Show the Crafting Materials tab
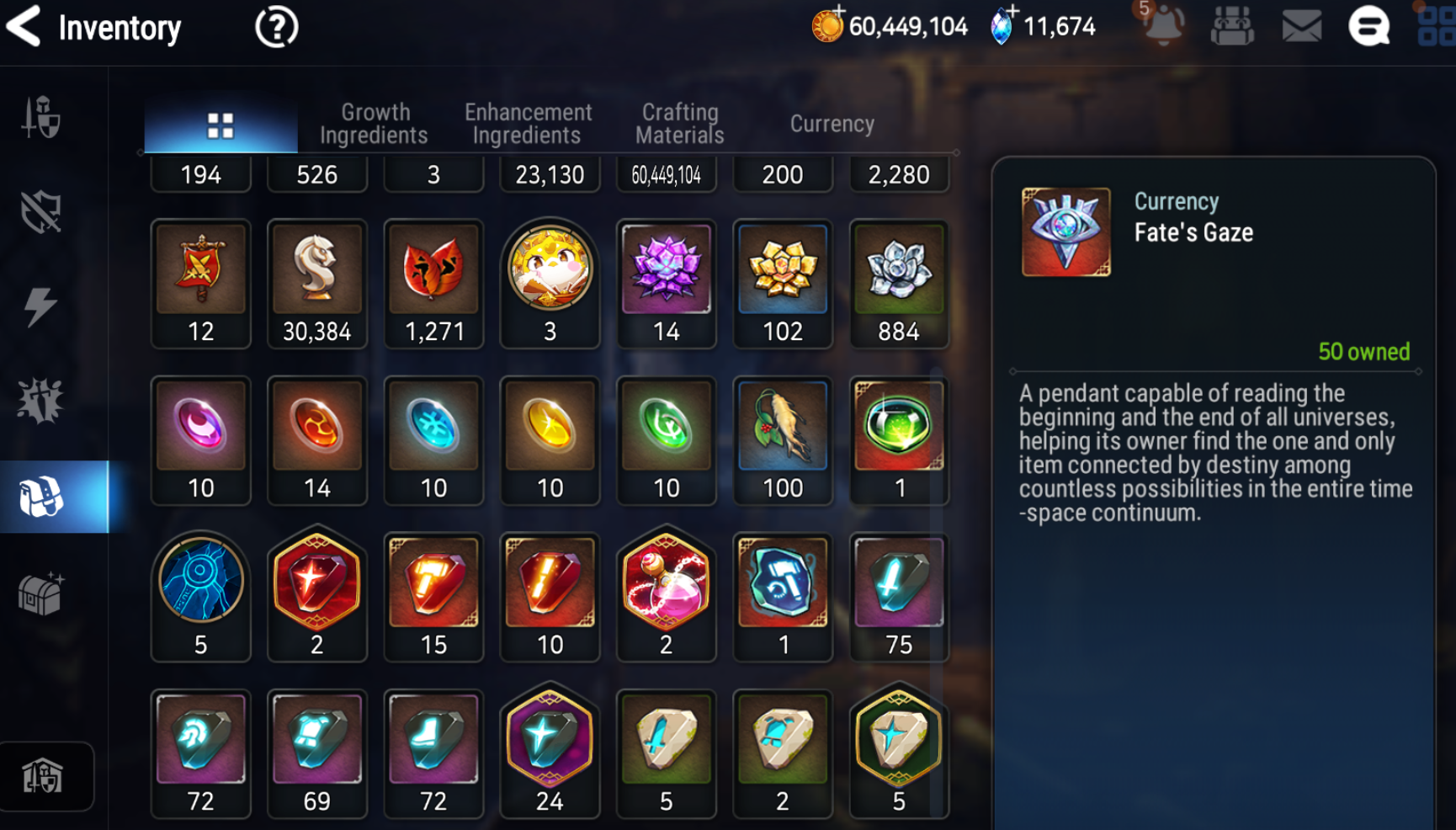 pos(680,124)
